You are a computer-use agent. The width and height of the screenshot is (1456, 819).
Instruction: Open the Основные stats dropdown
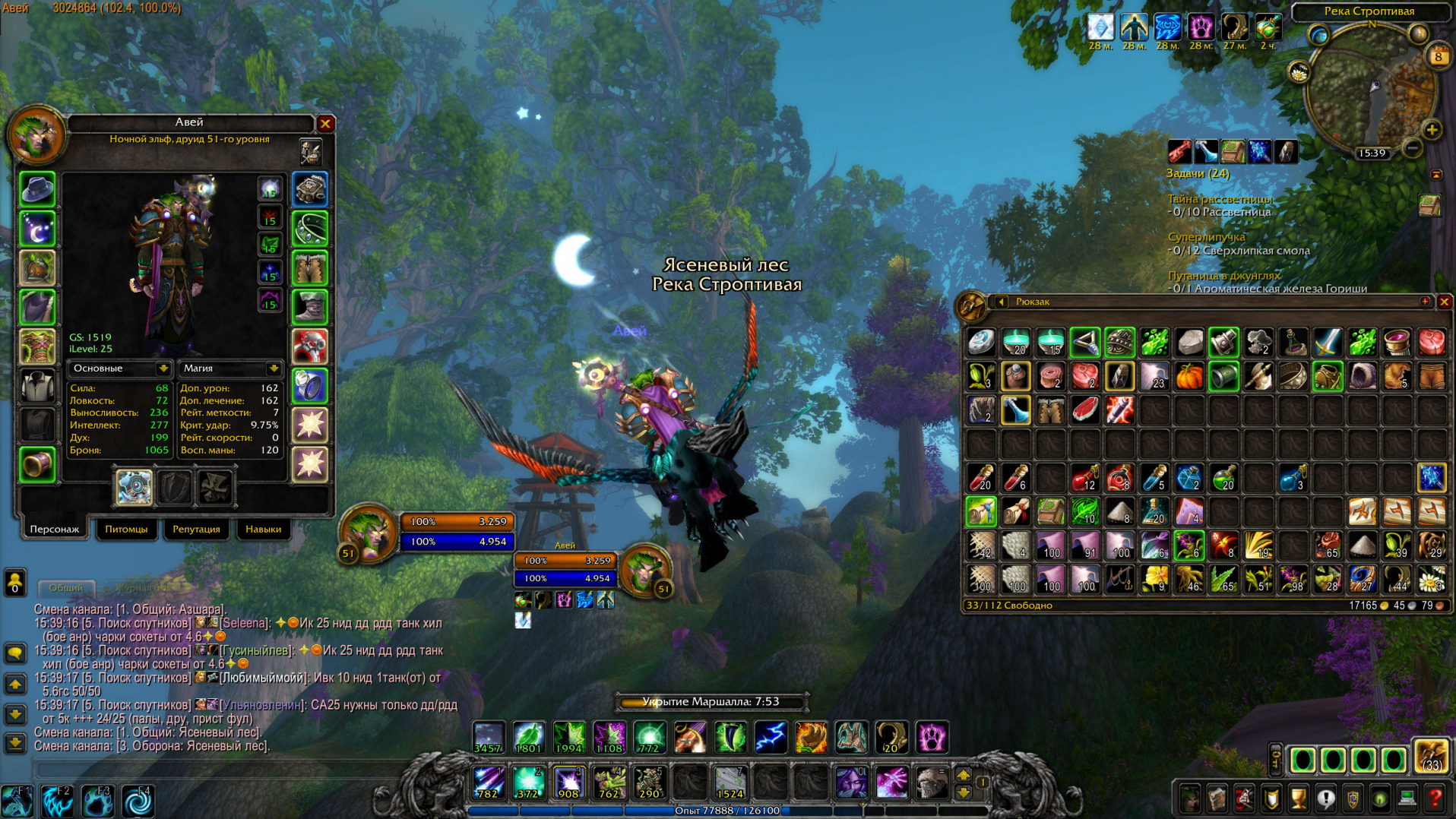pyautogui.click(x=163, y=368)
